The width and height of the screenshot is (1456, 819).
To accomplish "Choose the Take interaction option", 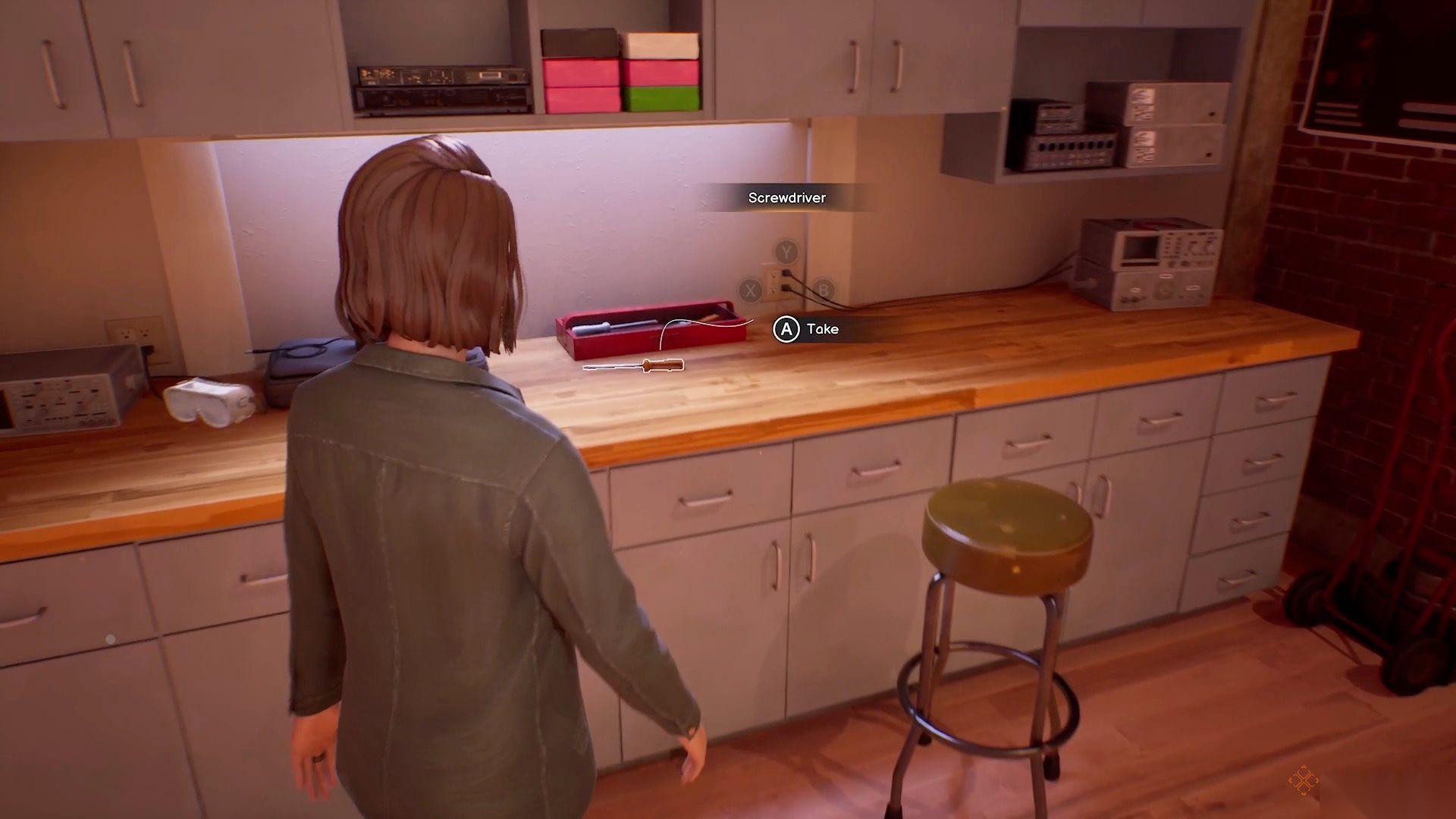I will pyautogui.click(x=807, y=329).
